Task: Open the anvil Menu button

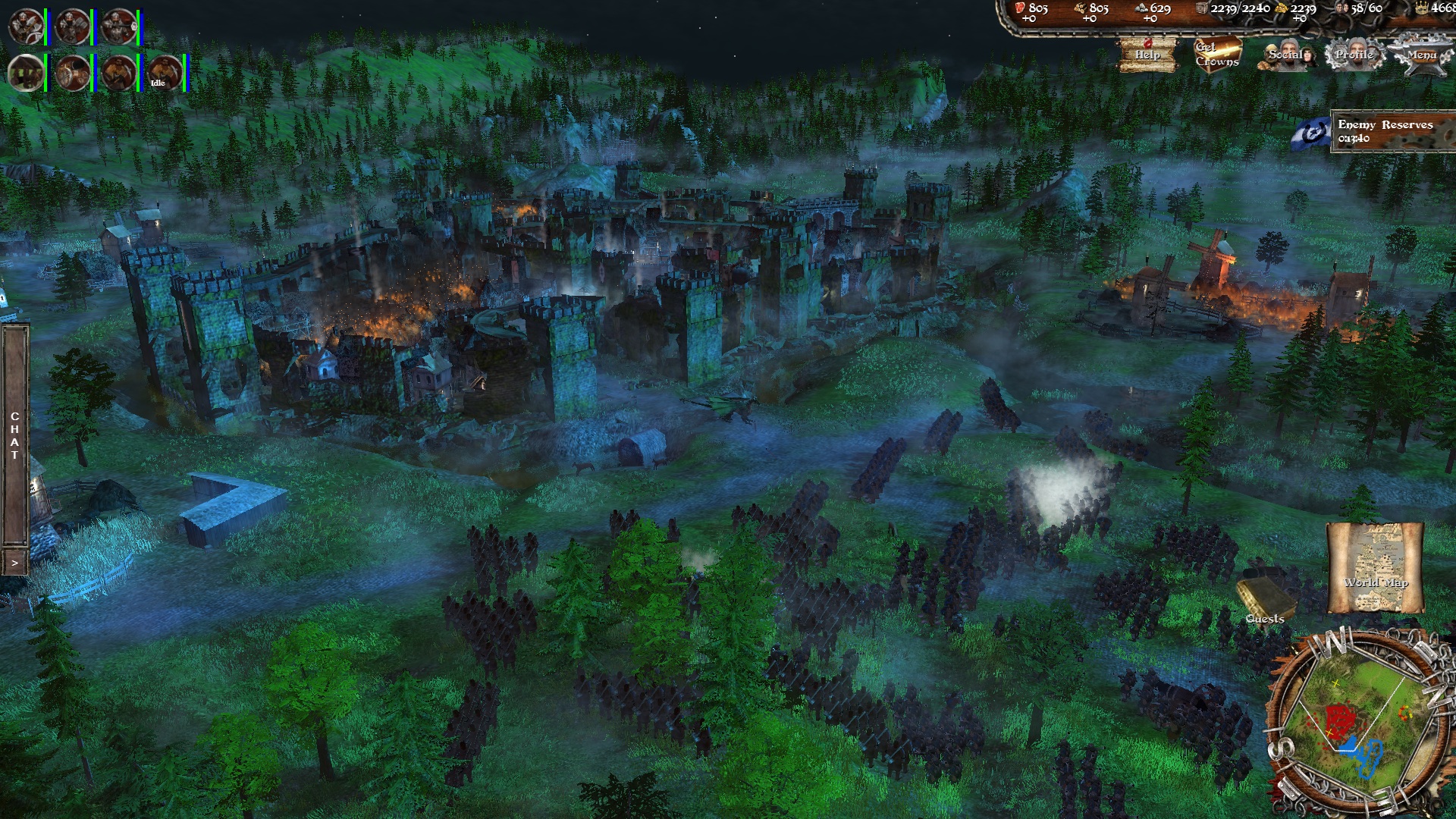Action: (x=1421, y=54)
